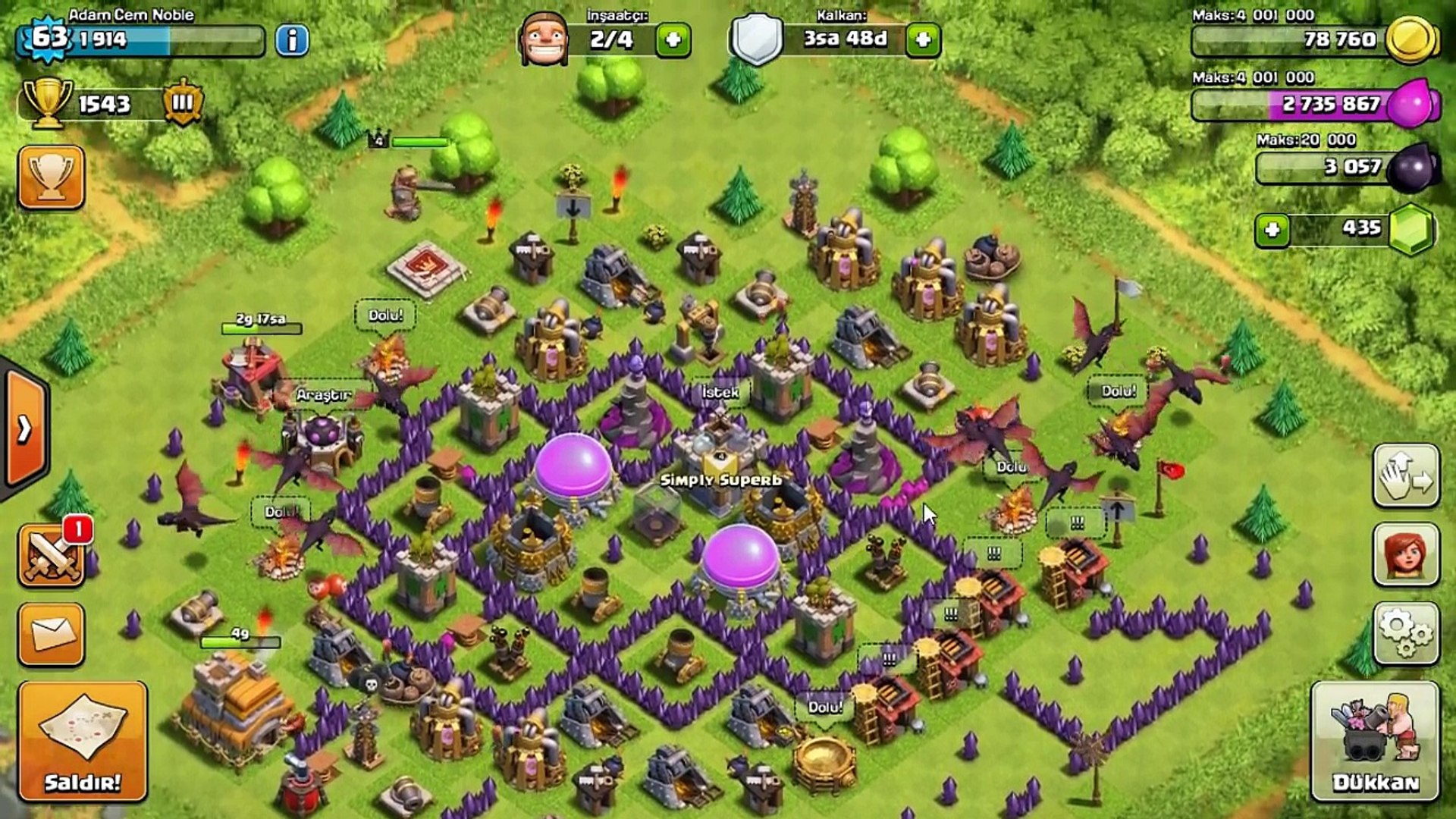Open the mail inbox envelope
The width and height of the screenshot is (1456, 819).
pyautogui.click(x=51, y=634)
